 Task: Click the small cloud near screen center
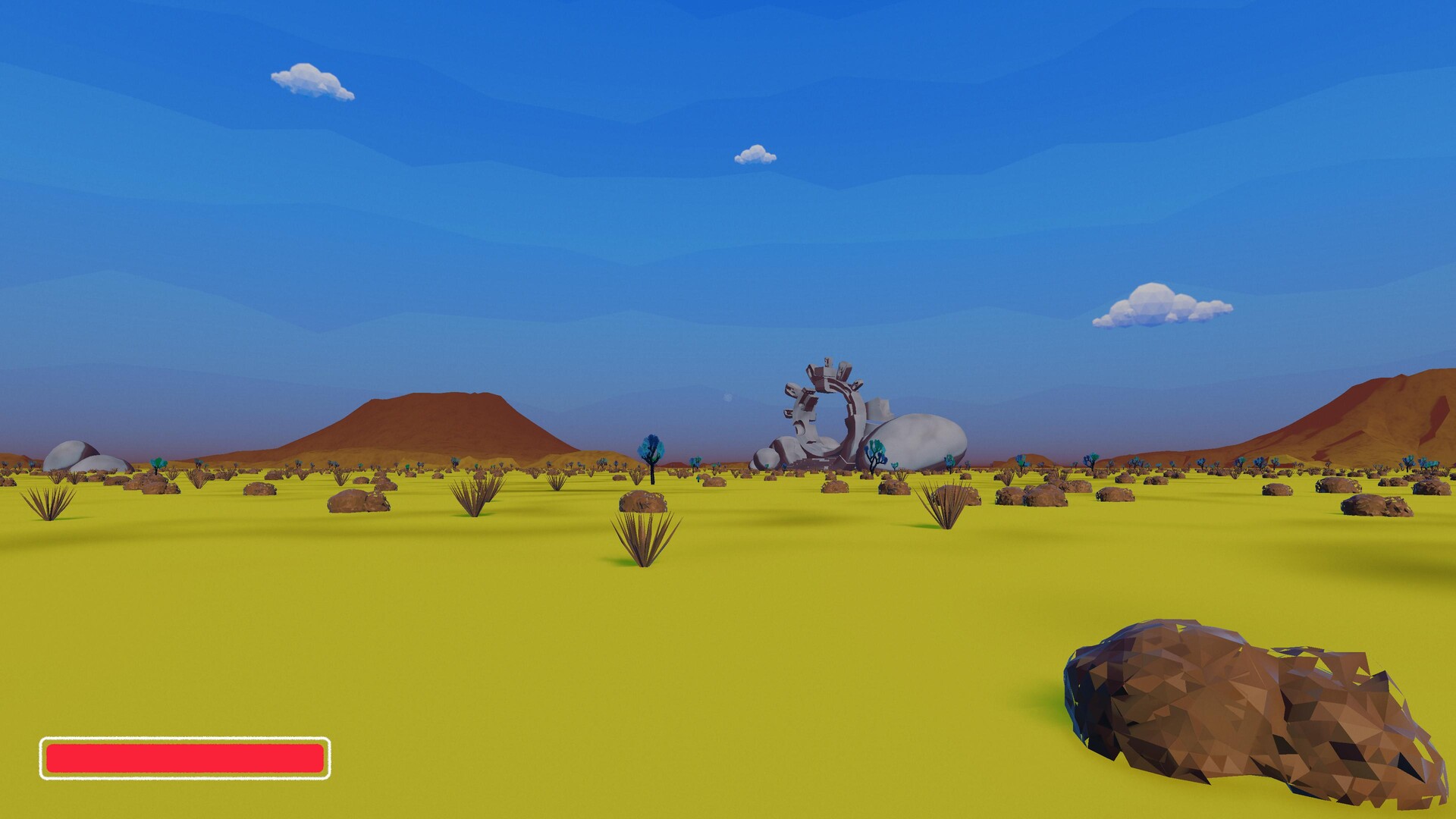click(754, 154)
